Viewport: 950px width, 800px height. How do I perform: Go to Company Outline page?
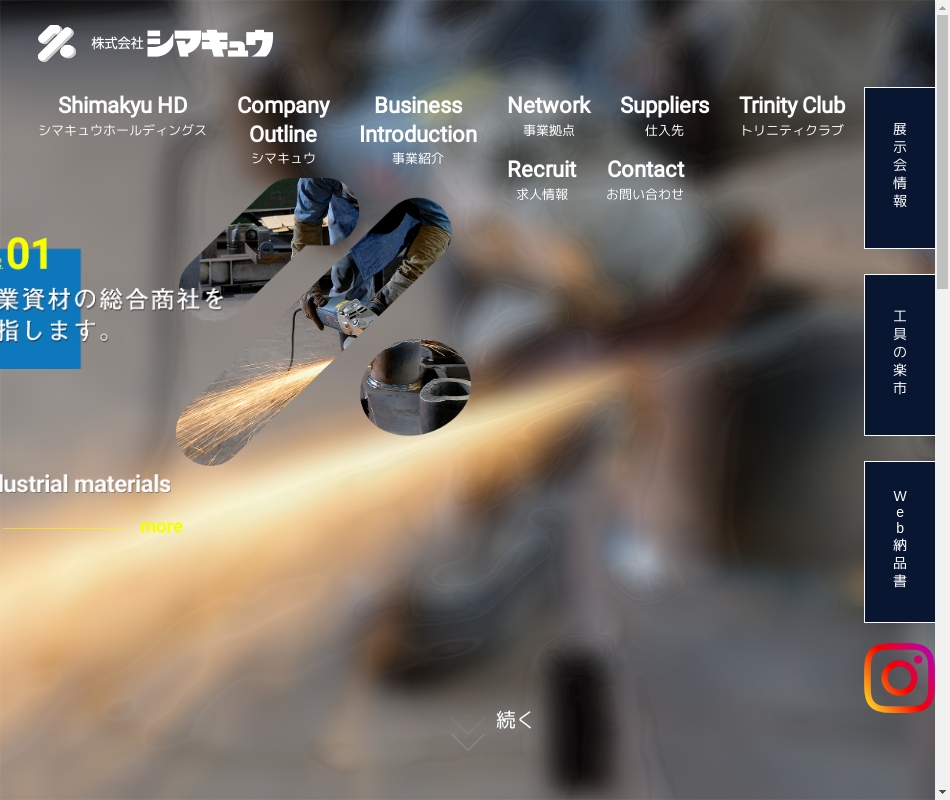point(283,130)
